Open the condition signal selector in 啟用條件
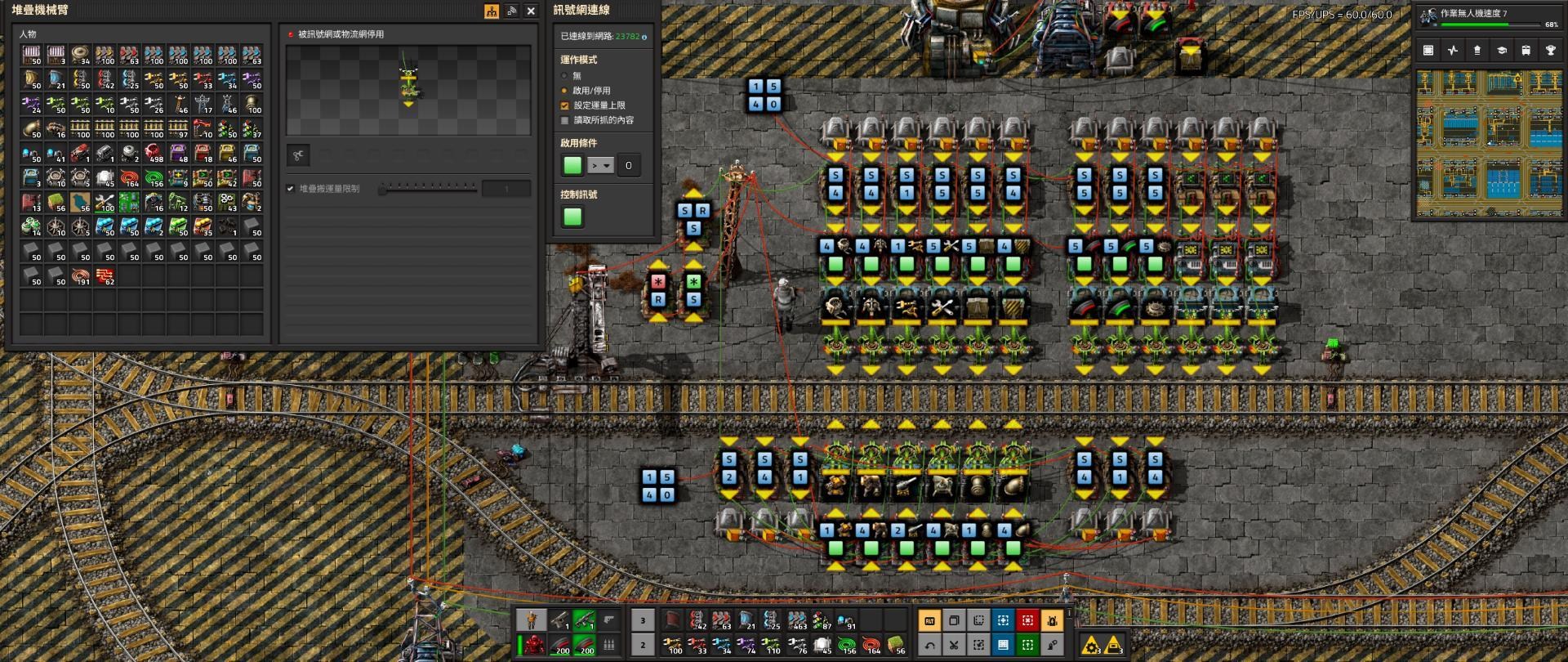Viewport: 1568px width, 662px height. 572,165
